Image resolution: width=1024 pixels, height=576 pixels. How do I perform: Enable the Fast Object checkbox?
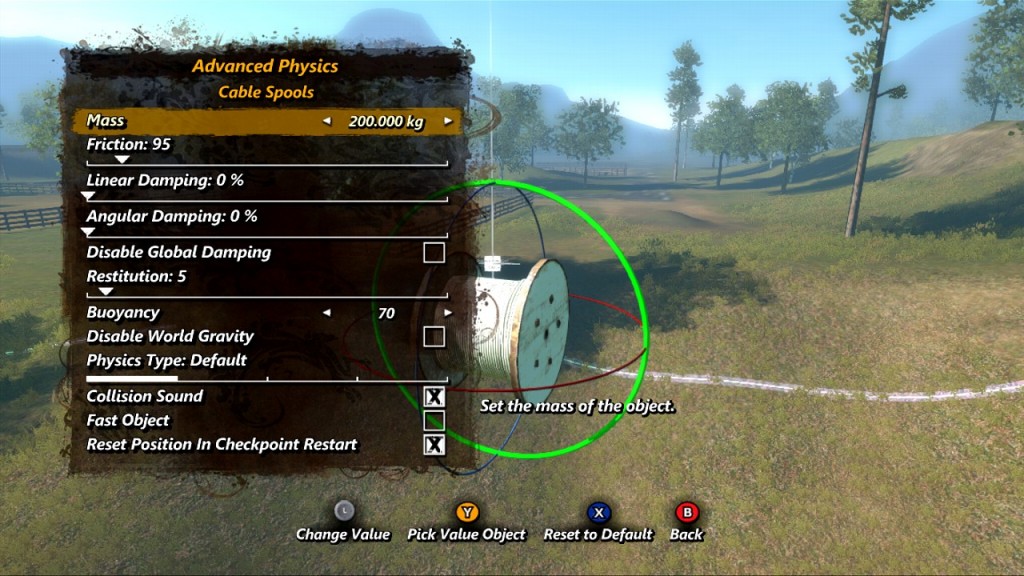[433, 421]
